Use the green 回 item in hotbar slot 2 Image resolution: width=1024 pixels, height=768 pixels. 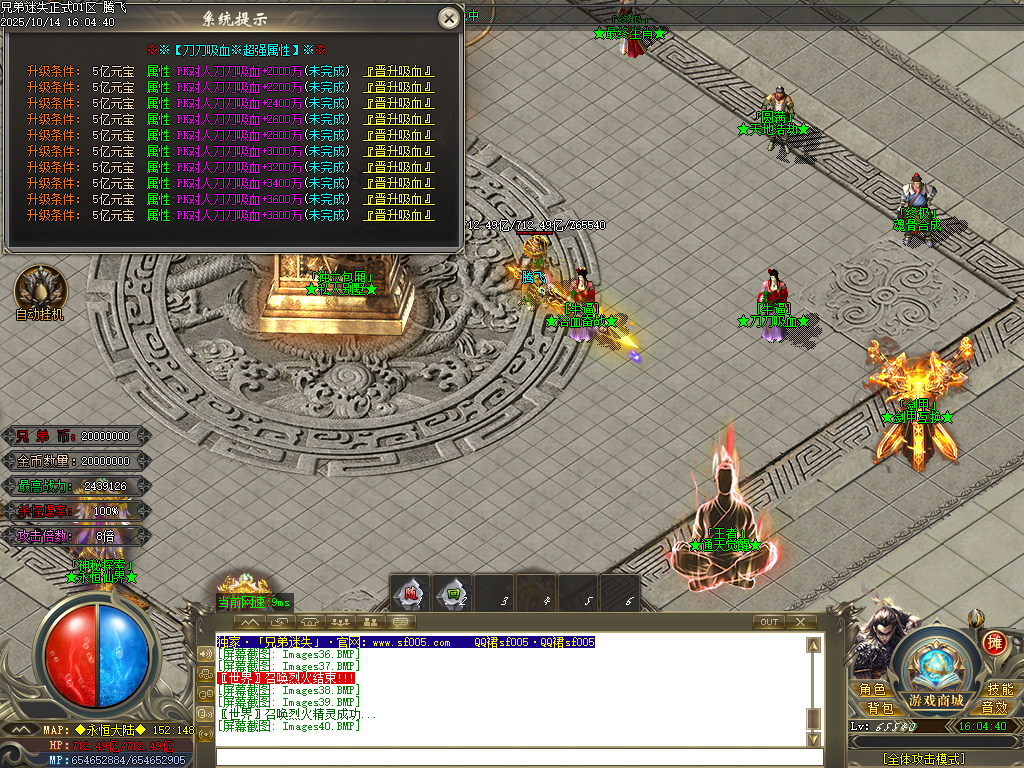(x=454, y=594)
